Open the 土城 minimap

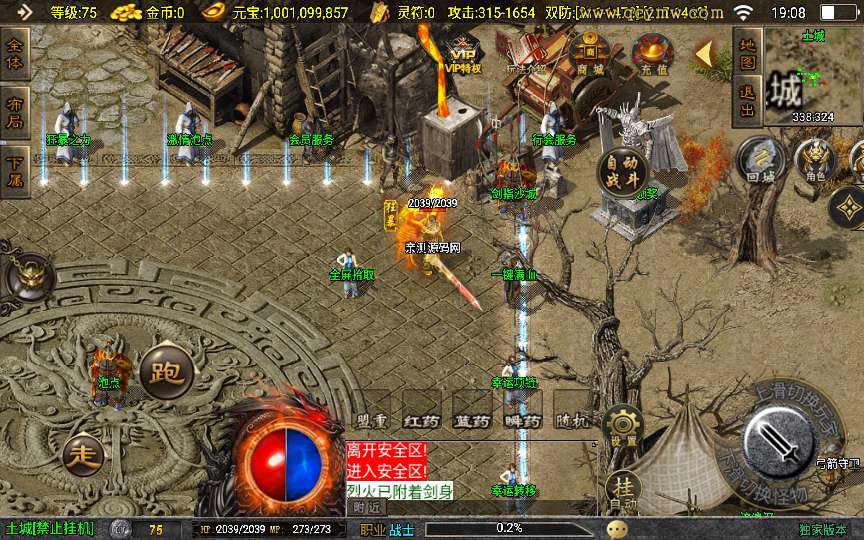point(813,76)
